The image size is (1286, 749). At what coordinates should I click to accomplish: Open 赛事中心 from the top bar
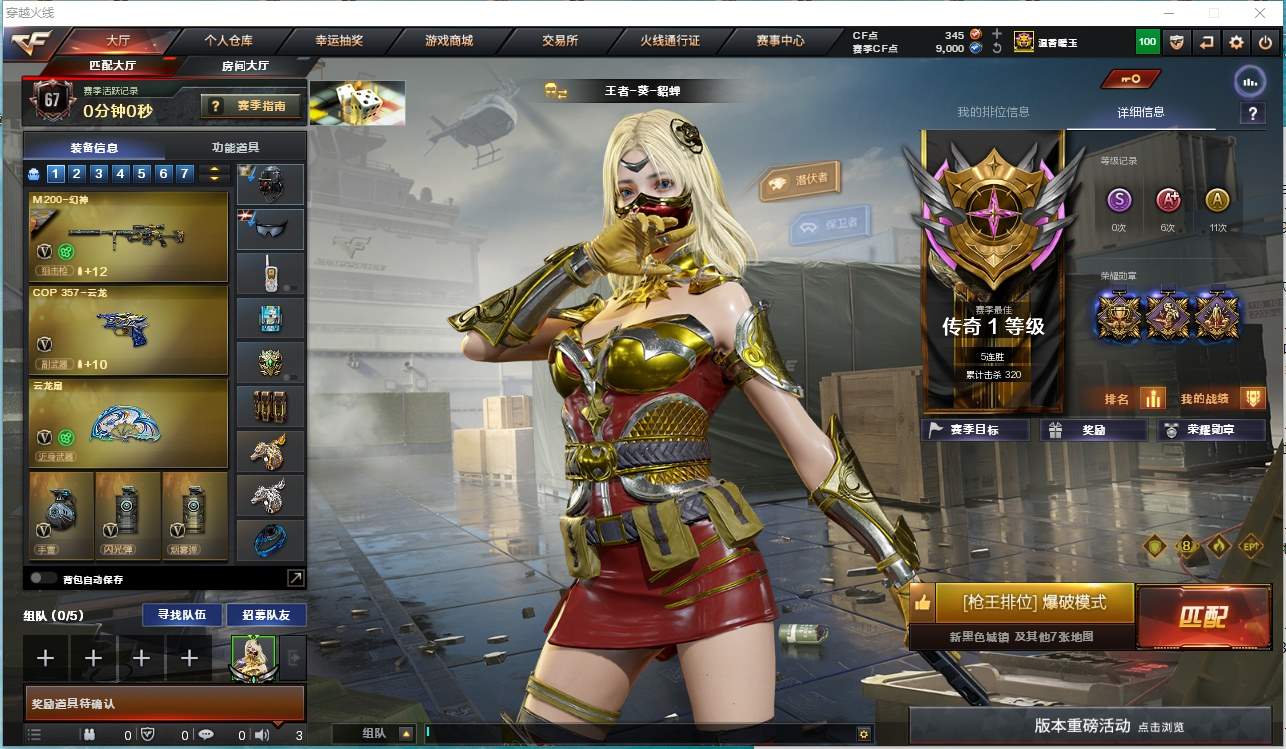[780, 41]
